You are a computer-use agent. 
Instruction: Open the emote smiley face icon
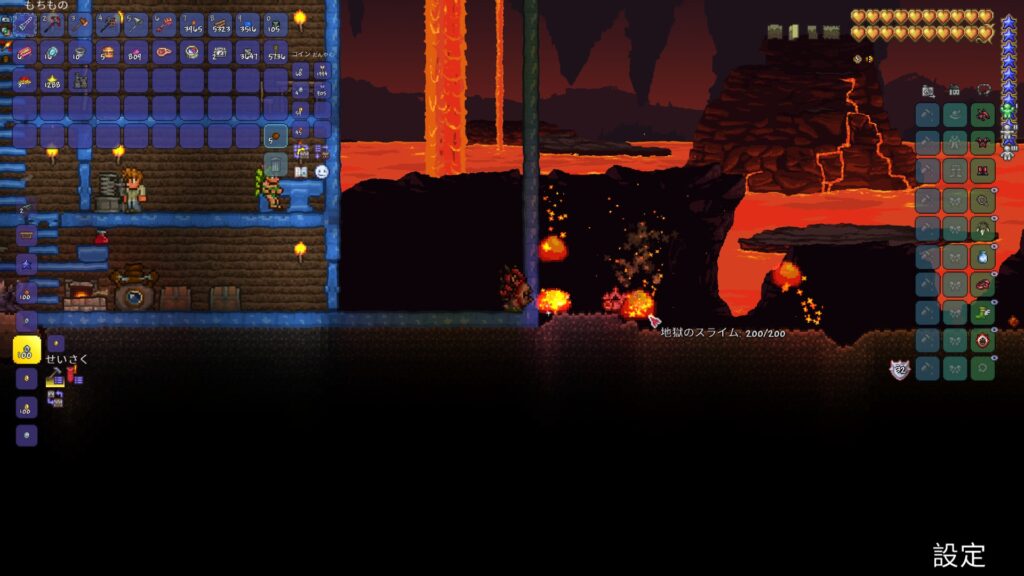point(321,172)
